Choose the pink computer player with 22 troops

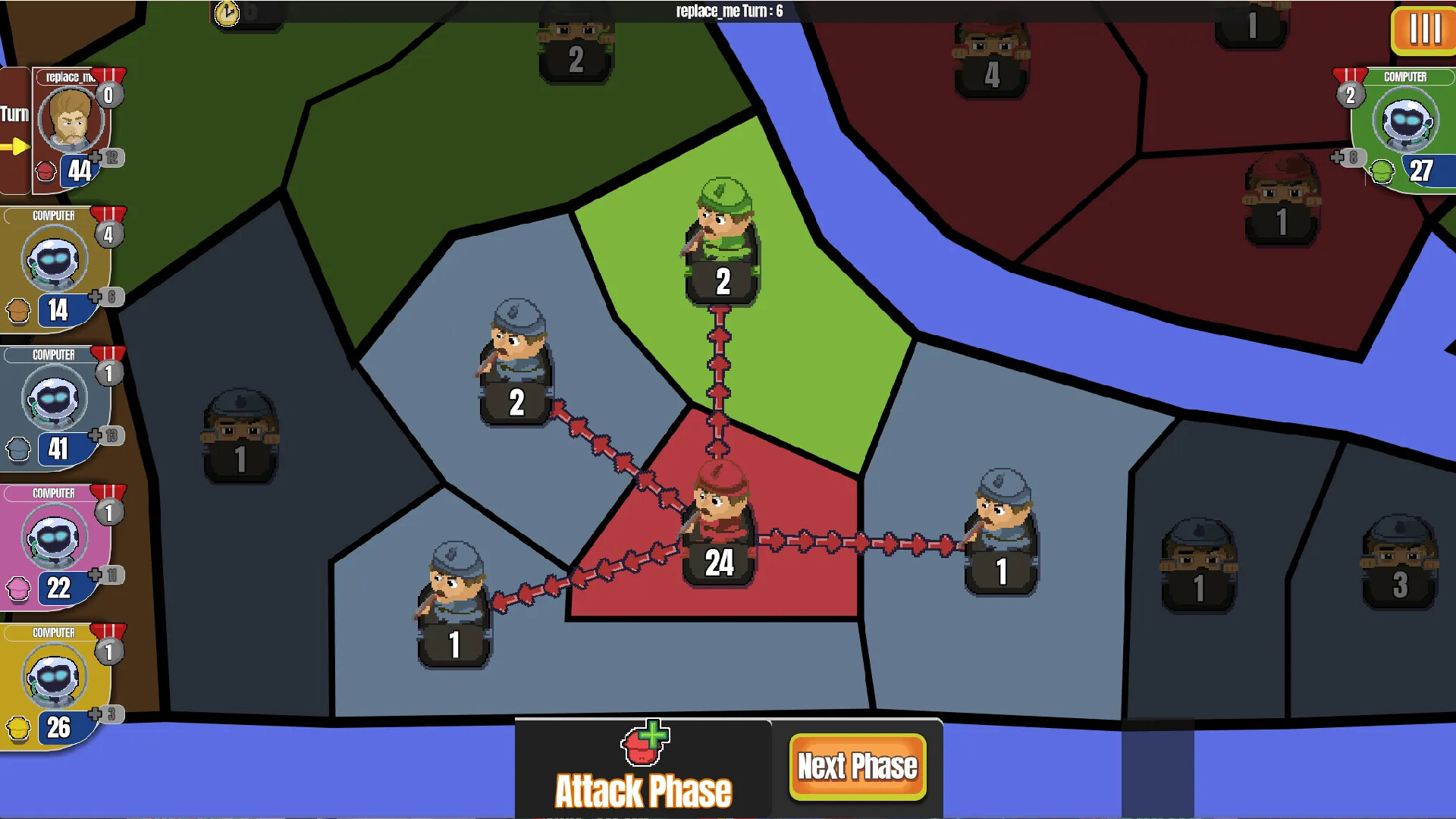point(55,547)
